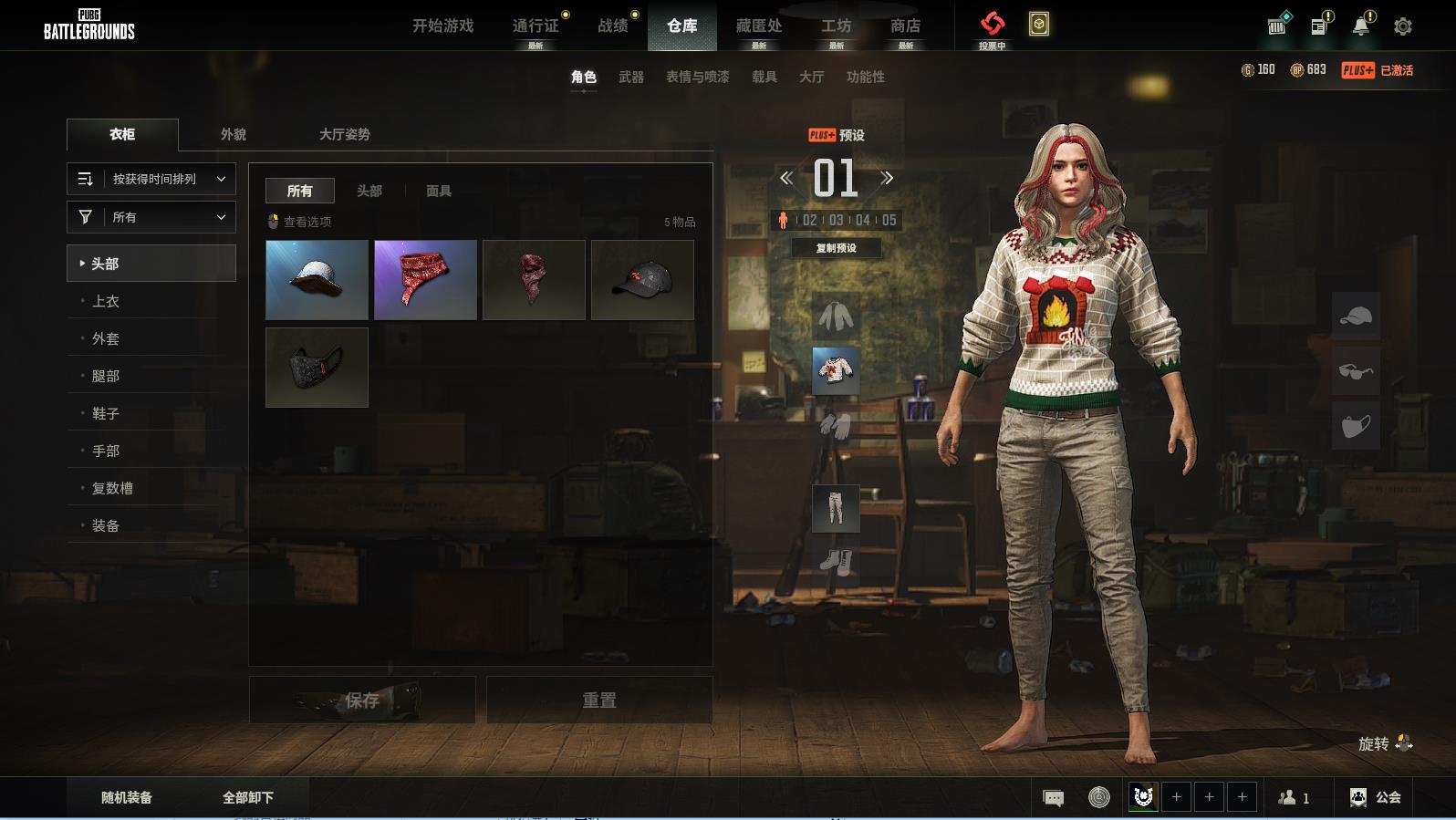Unequip everything with 全部卸下
1456x820 pixels.
click(248, 797)
